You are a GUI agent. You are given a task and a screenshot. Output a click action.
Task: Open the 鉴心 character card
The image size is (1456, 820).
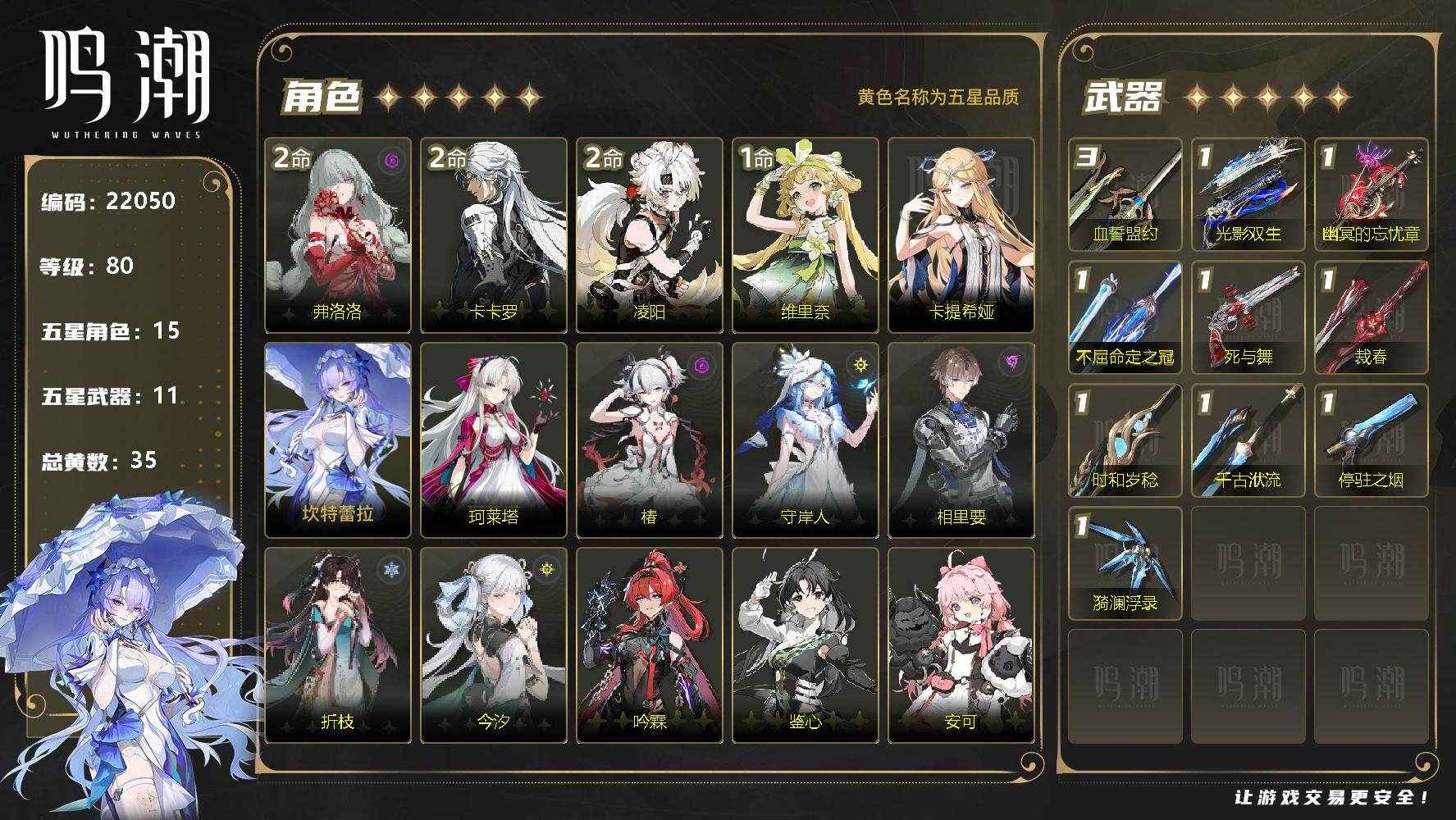[x=806, y=645]
